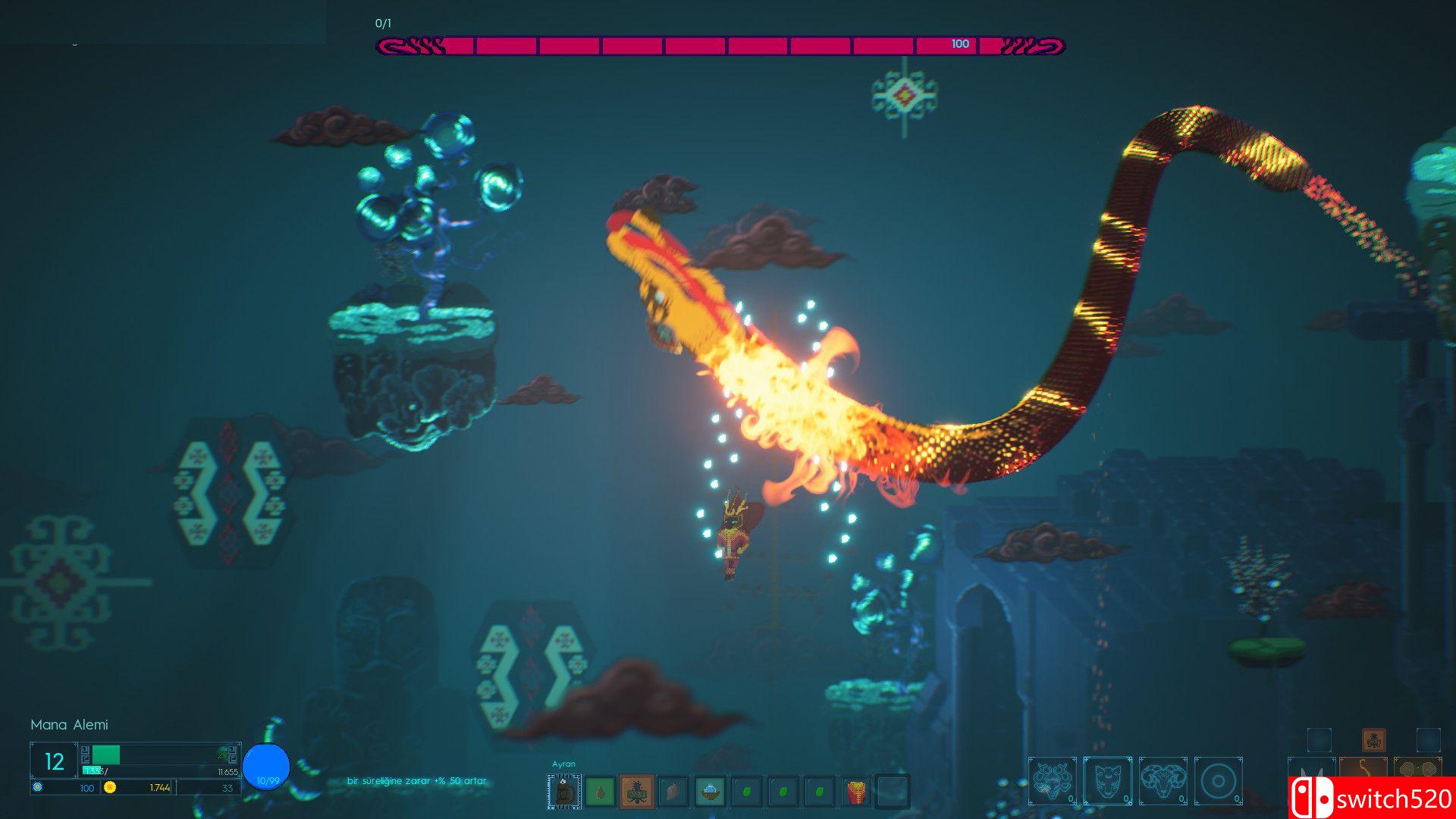Activate the dragon head ability
Image resolution: width=1456 pixels, height=819 pixels.
click(1052, 780)
